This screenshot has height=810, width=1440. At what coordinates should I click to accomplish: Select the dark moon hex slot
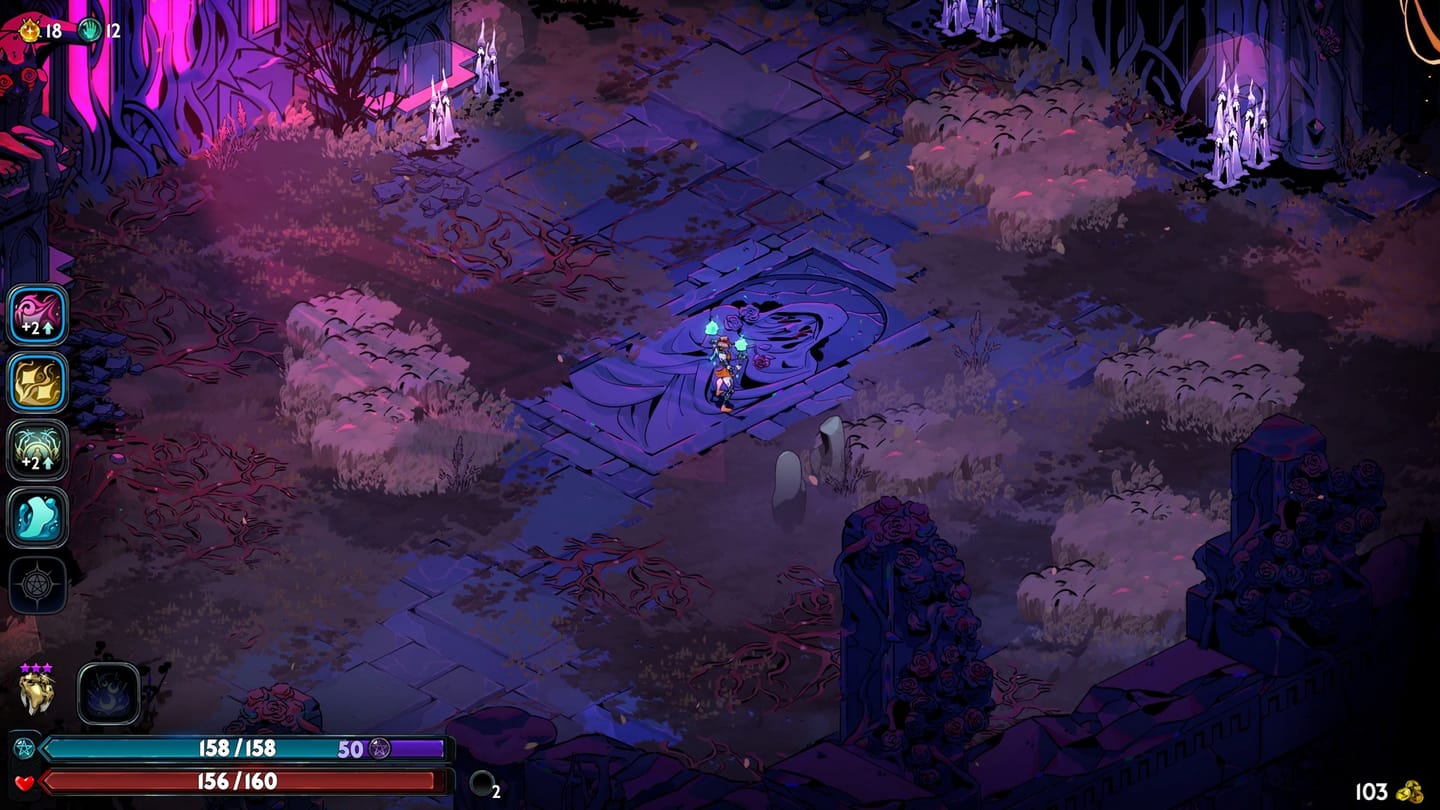click(108, 694)
